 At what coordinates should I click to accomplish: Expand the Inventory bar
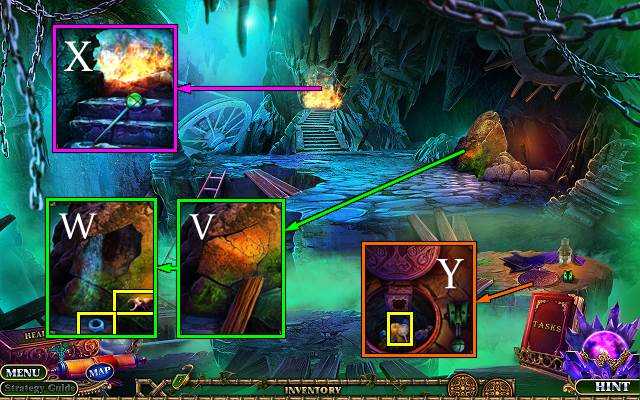(x=312, y=390)
